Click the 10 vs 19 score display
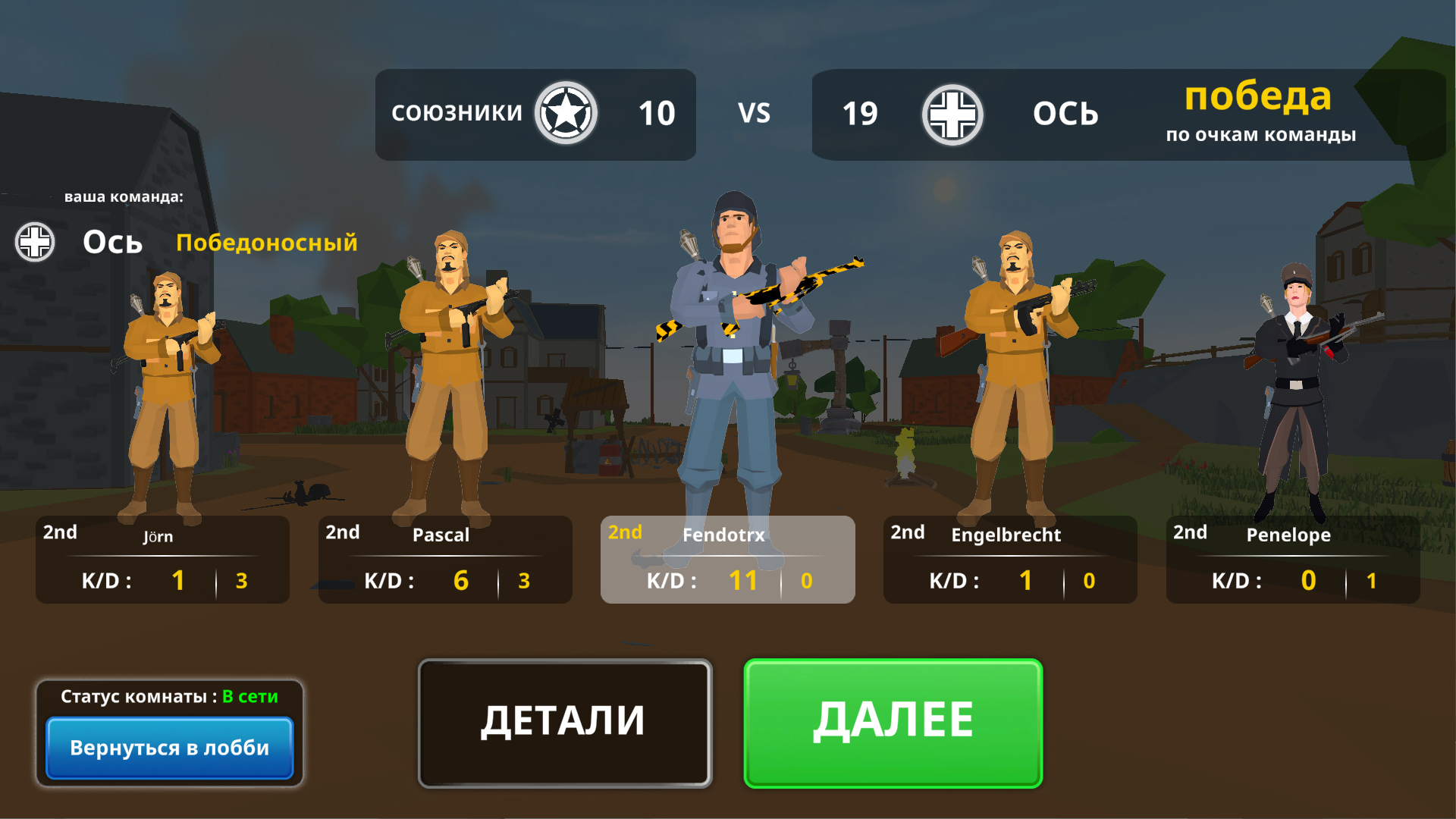 (755, 114)
